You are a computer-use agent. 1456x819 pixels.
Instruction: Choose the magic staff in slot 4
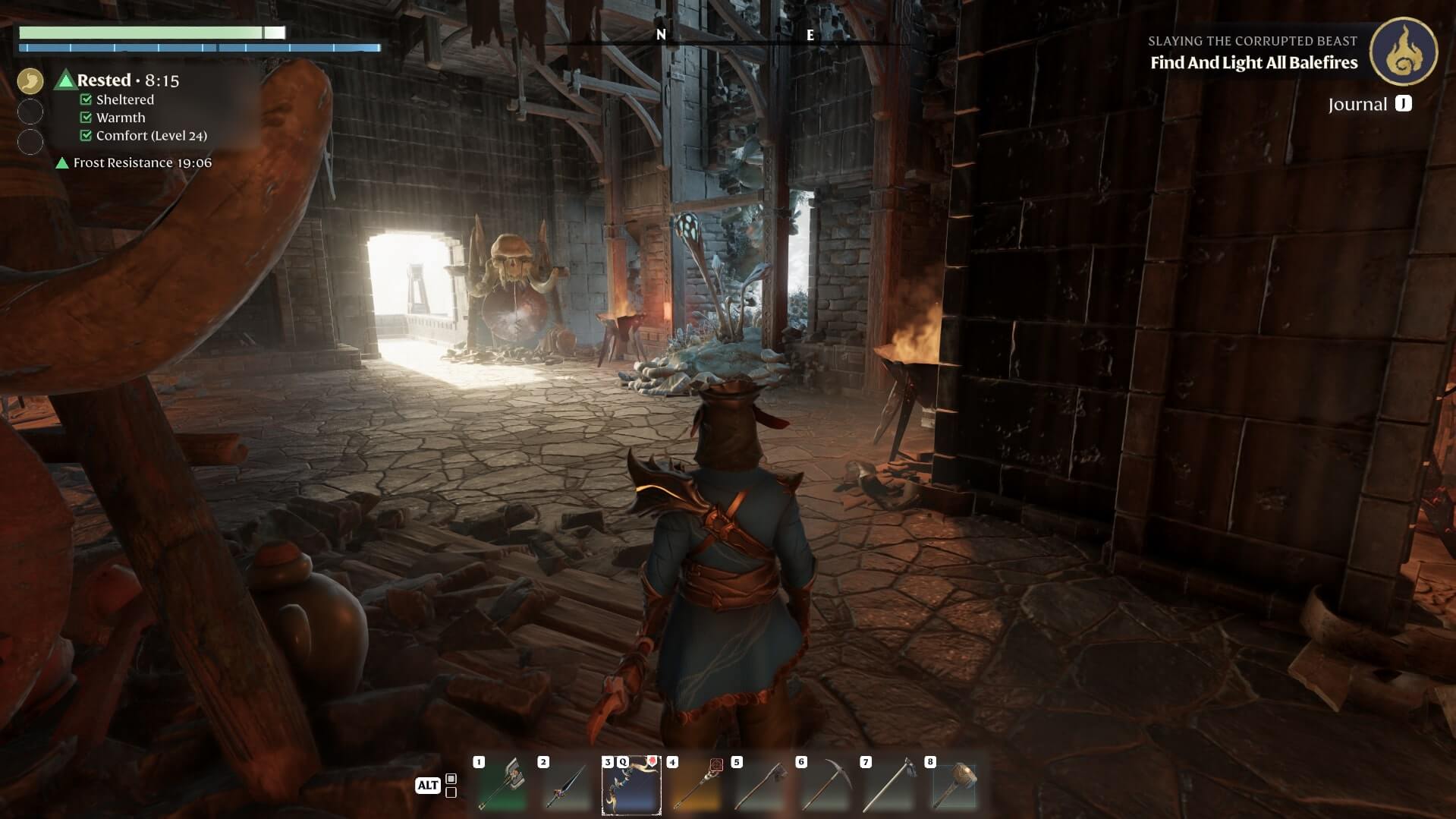pos(696,786)
